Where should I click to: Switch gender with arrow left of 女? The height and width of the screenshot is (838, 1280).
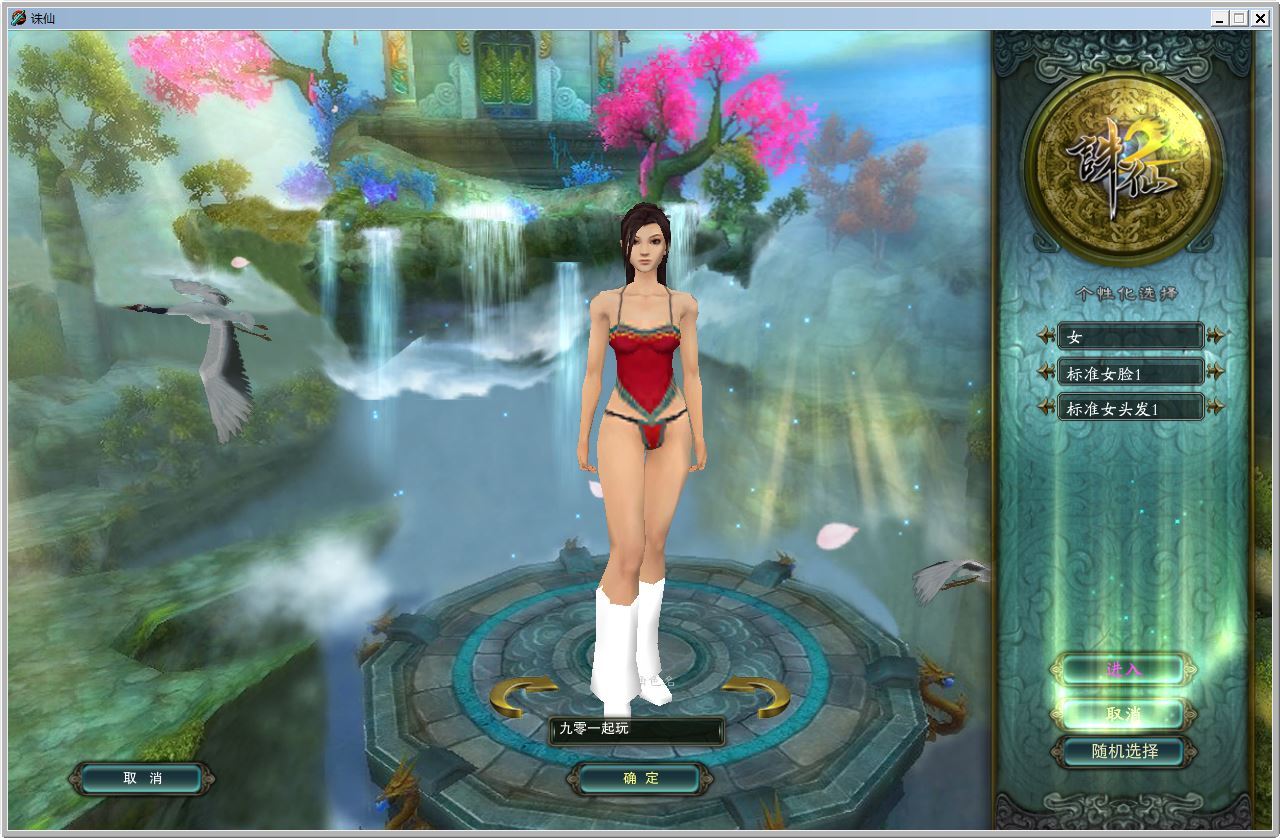(x=1046, y=337)
